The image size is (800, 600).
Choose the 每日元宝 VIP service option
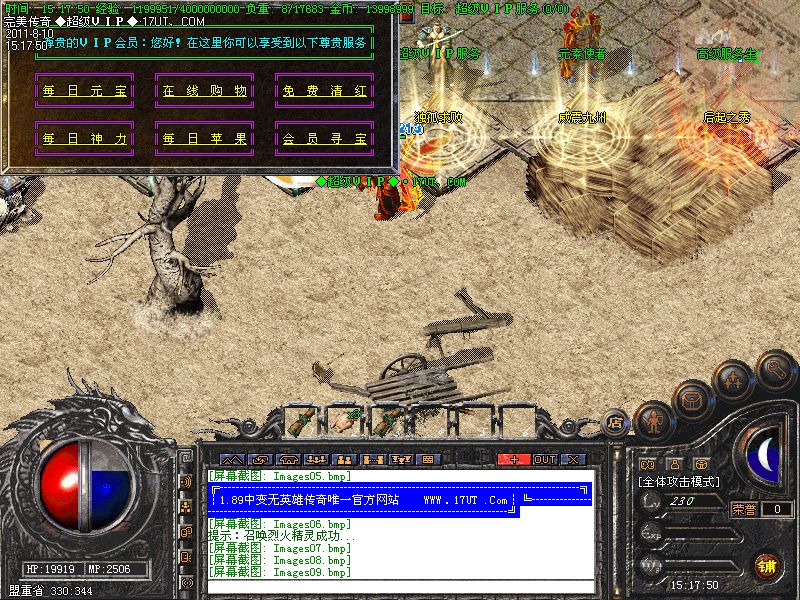point(85,91)
